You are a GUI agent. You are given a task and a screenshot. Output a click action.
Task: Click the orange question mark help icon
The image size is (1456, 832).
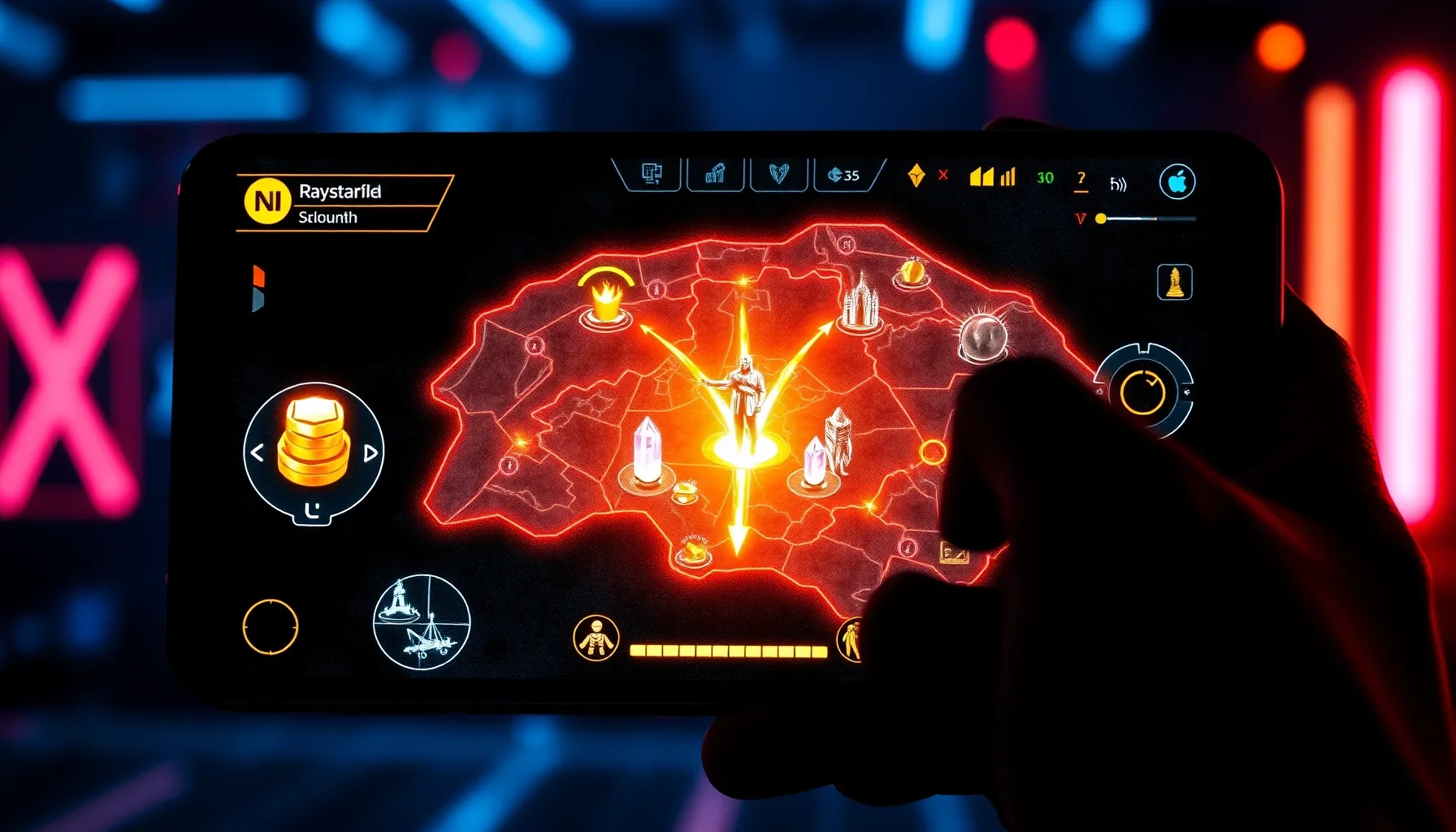coord(1081,179)
